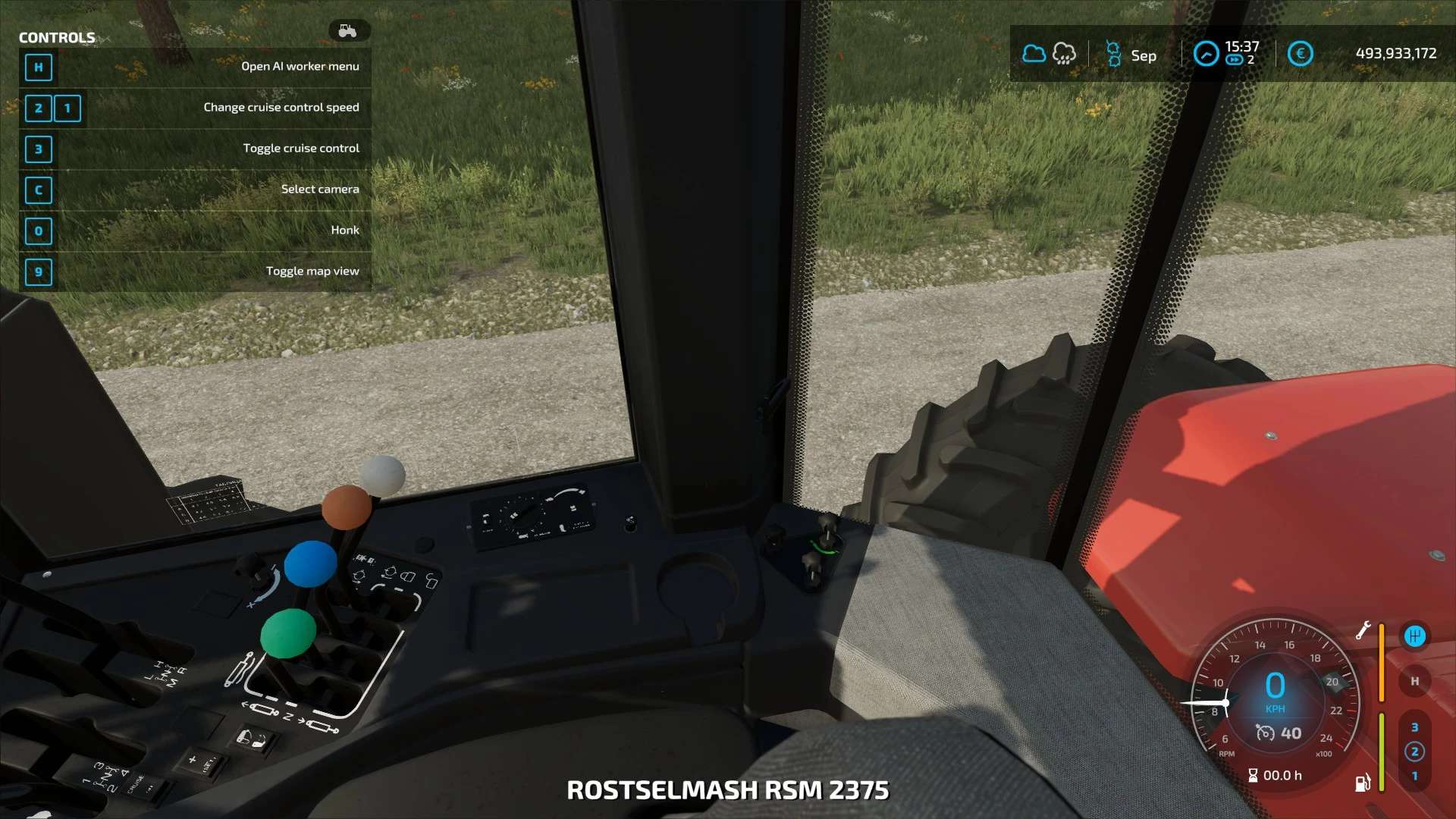Click the euro money icon
Screen dimensions: 1456x819
[1300, 54]
